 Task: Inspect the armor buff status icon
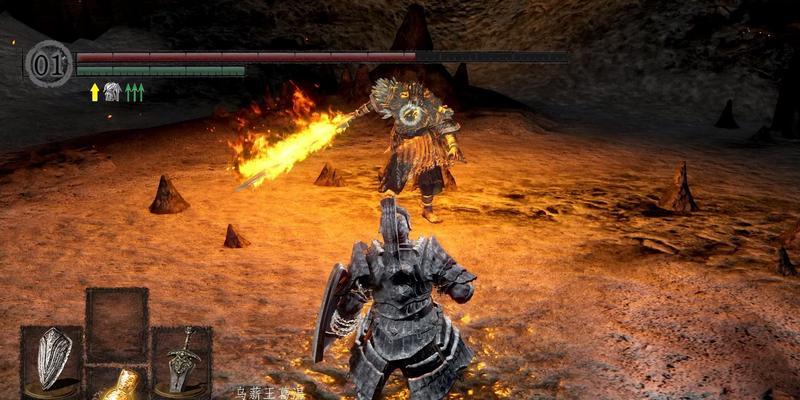click(113, 92)
